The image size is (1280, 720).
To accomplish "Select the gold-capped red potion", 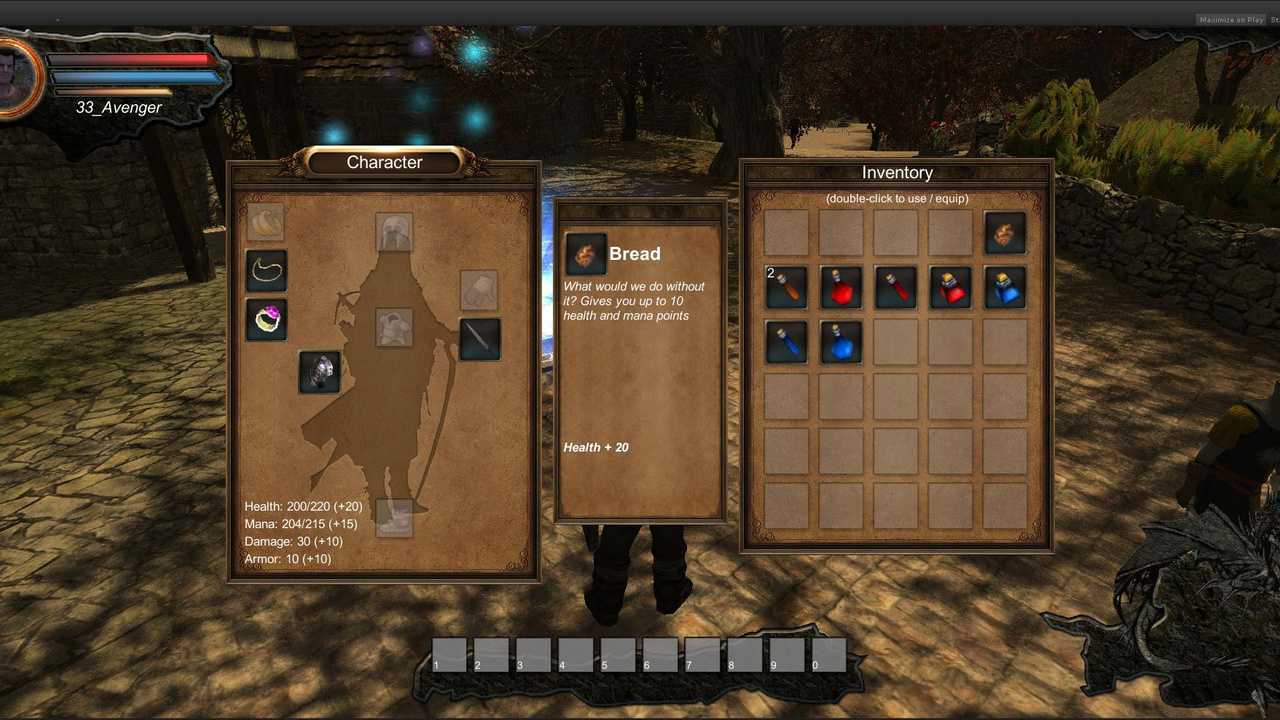I will (950, 287).
